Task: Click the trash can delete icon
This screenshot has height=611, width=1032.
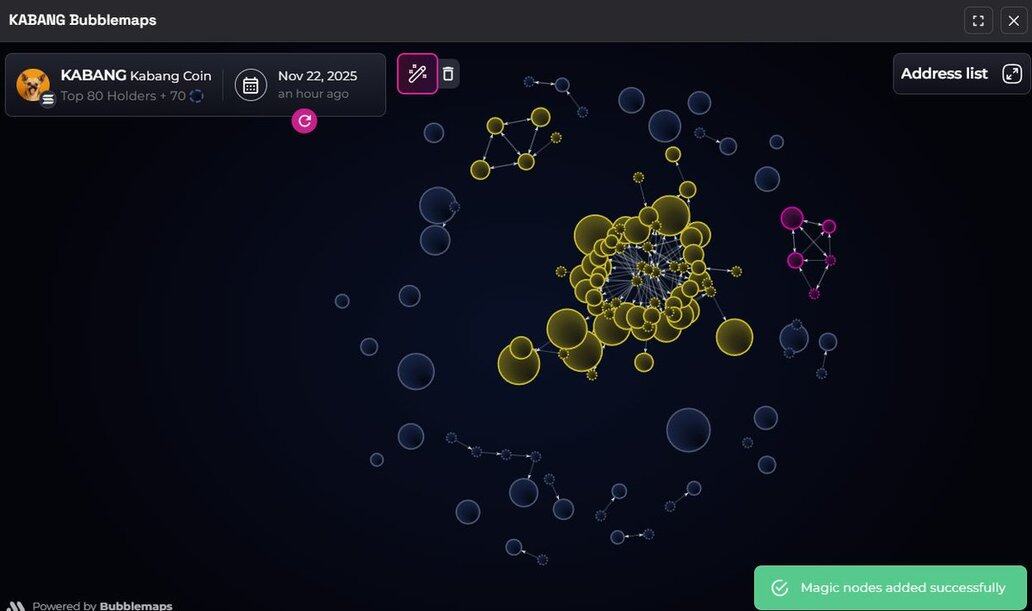Action: (x=448, y=74)
